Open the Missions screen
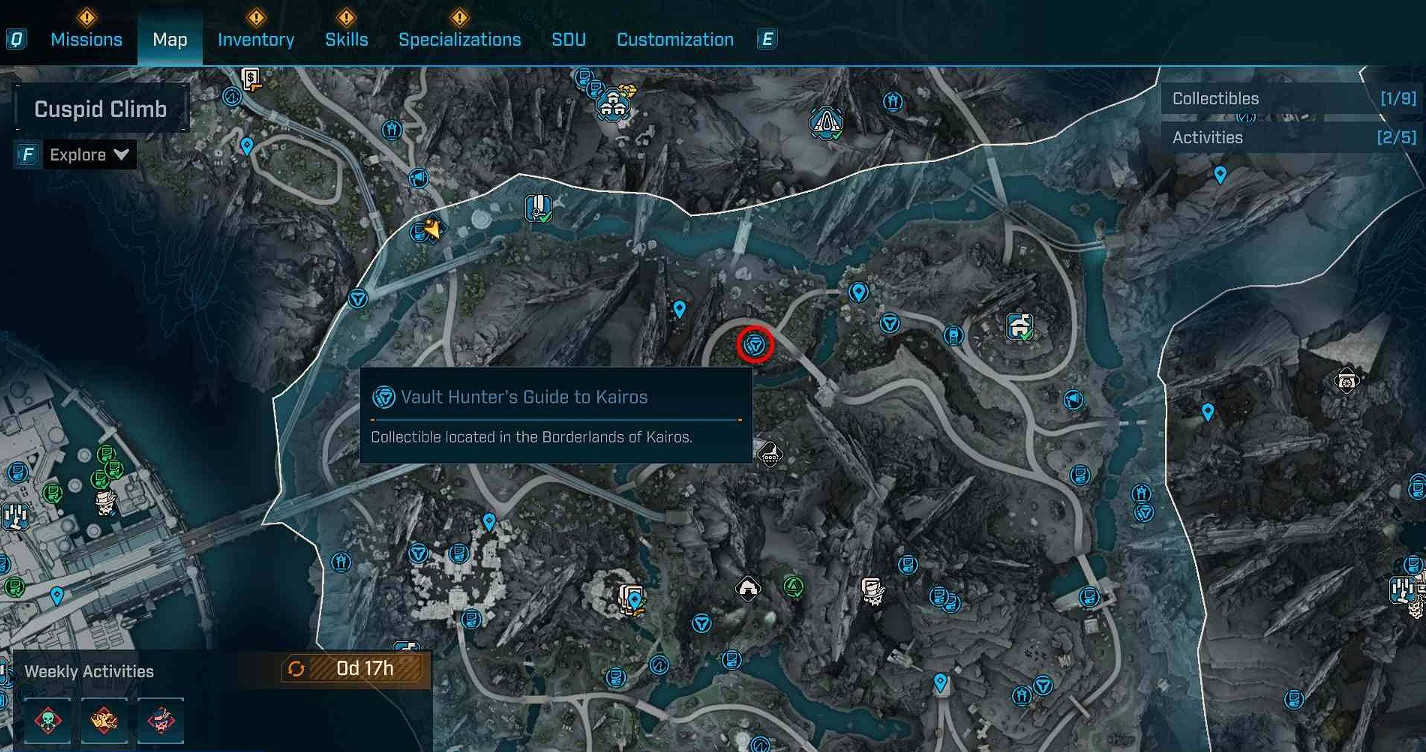Image resolution: width=1426 pixels, height=752 pixels. [x=86, y=39]
